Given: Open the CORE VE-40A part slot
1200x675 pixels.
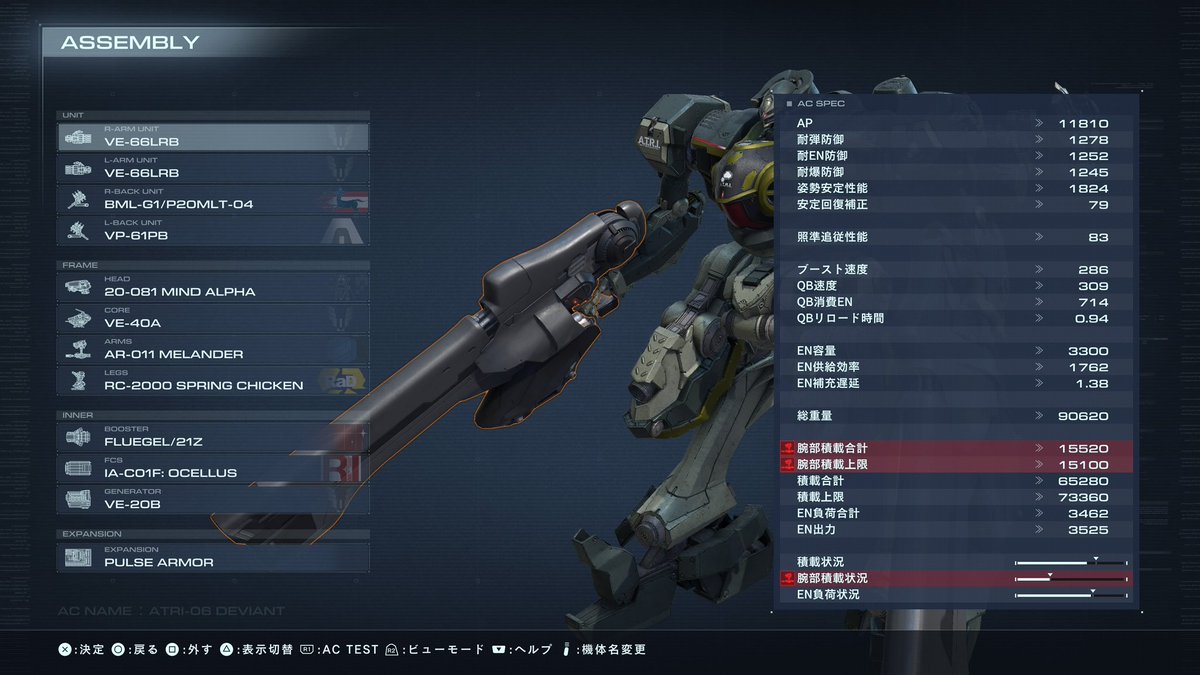Looking at the screenshot, I should click(x=213, y=317).
